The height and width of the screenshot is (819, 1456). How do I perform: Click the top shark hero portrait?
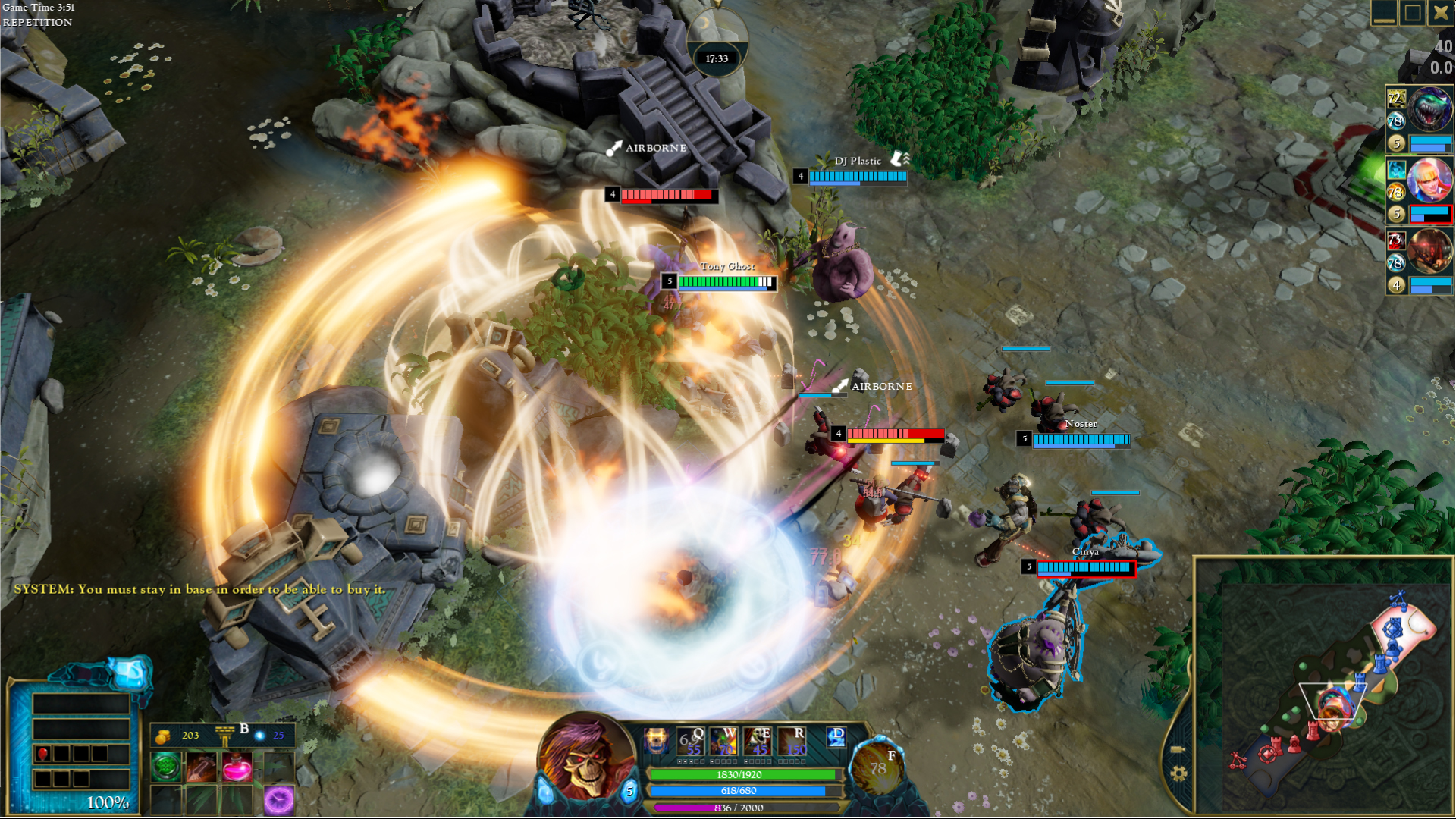click(x=1429, y=108)
